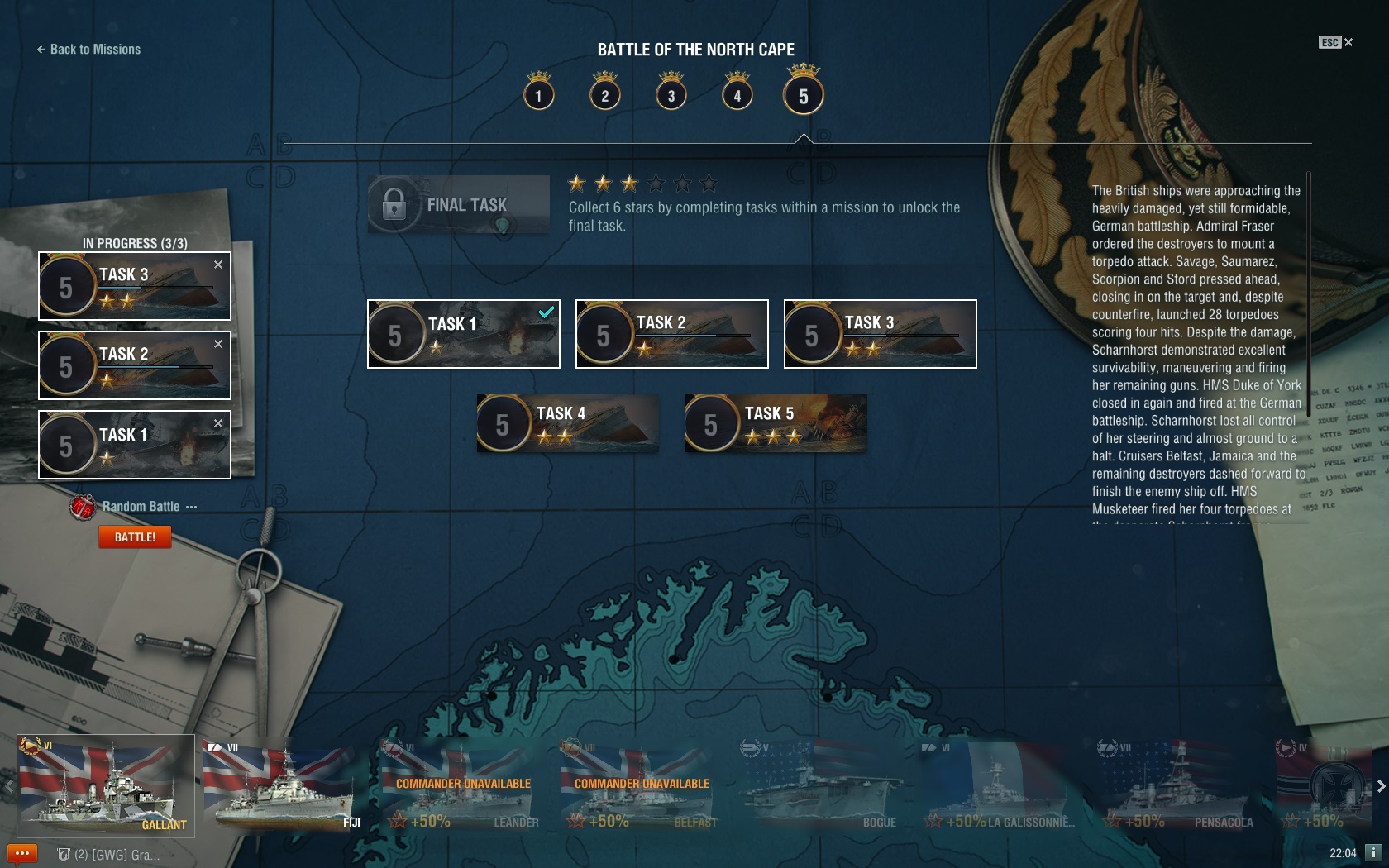1389x868 pixels.
Task: Close the screen with the ESC button
Action: [1335, 42]
